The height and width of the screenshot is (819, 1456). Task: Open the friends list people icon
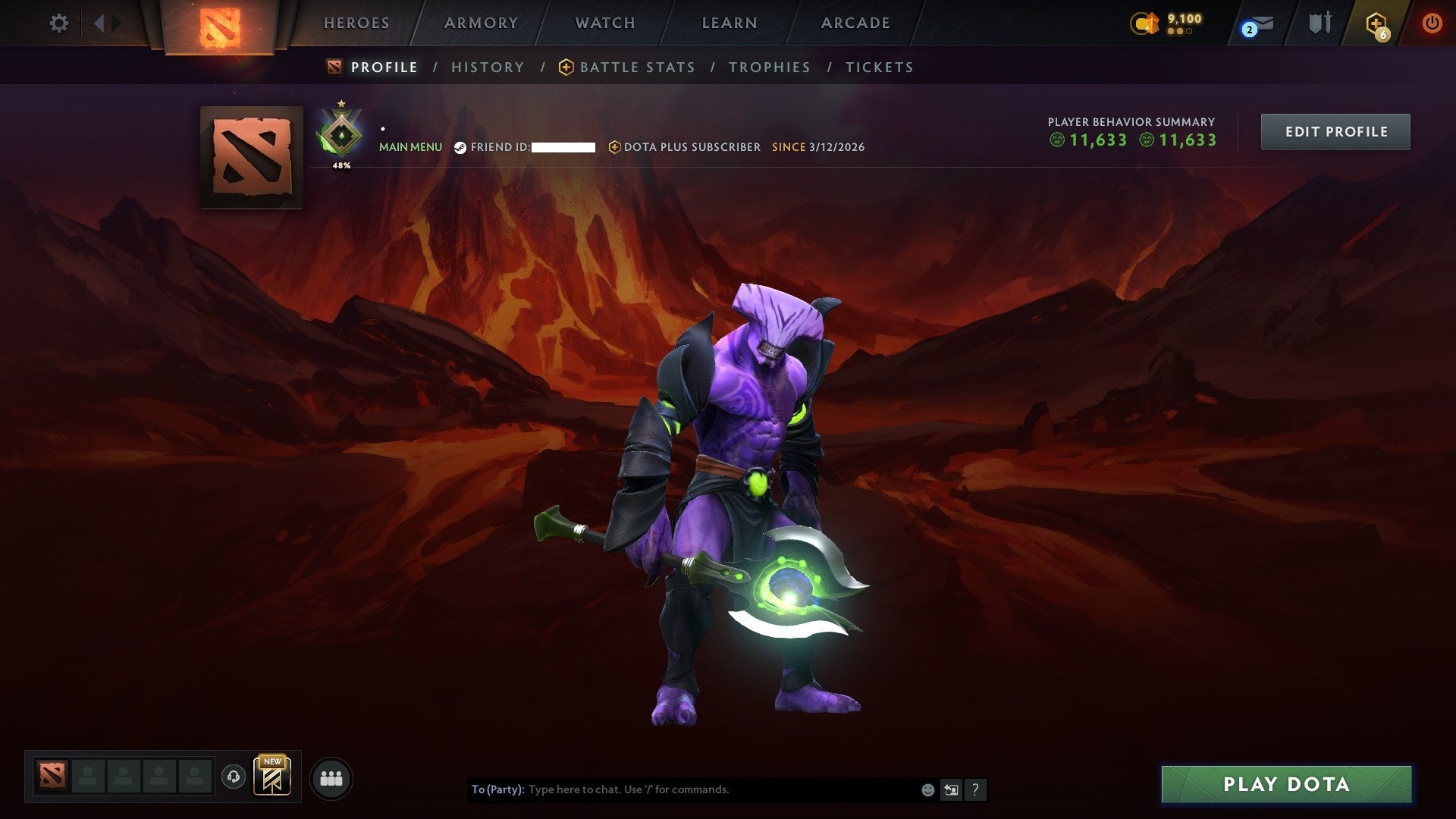tap(331, 777)
